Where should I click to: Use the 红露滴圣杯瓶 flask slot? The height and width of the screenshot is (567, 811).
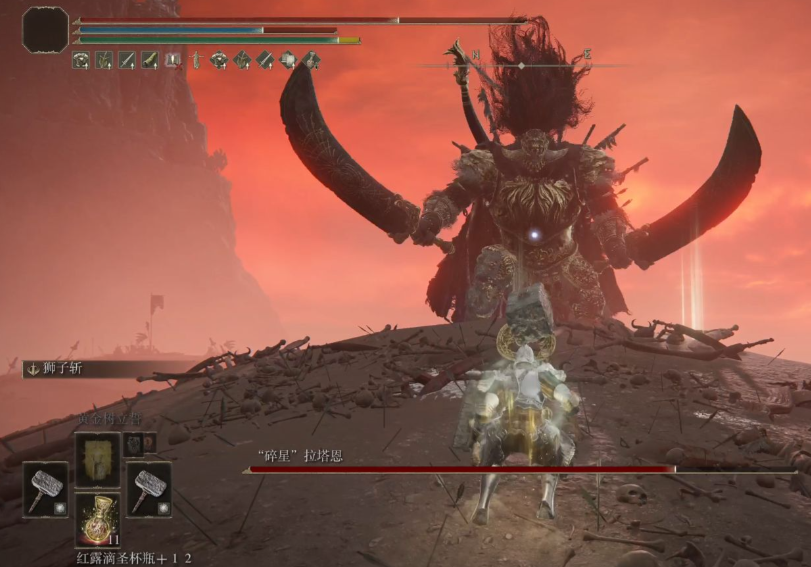coord(97,519)
